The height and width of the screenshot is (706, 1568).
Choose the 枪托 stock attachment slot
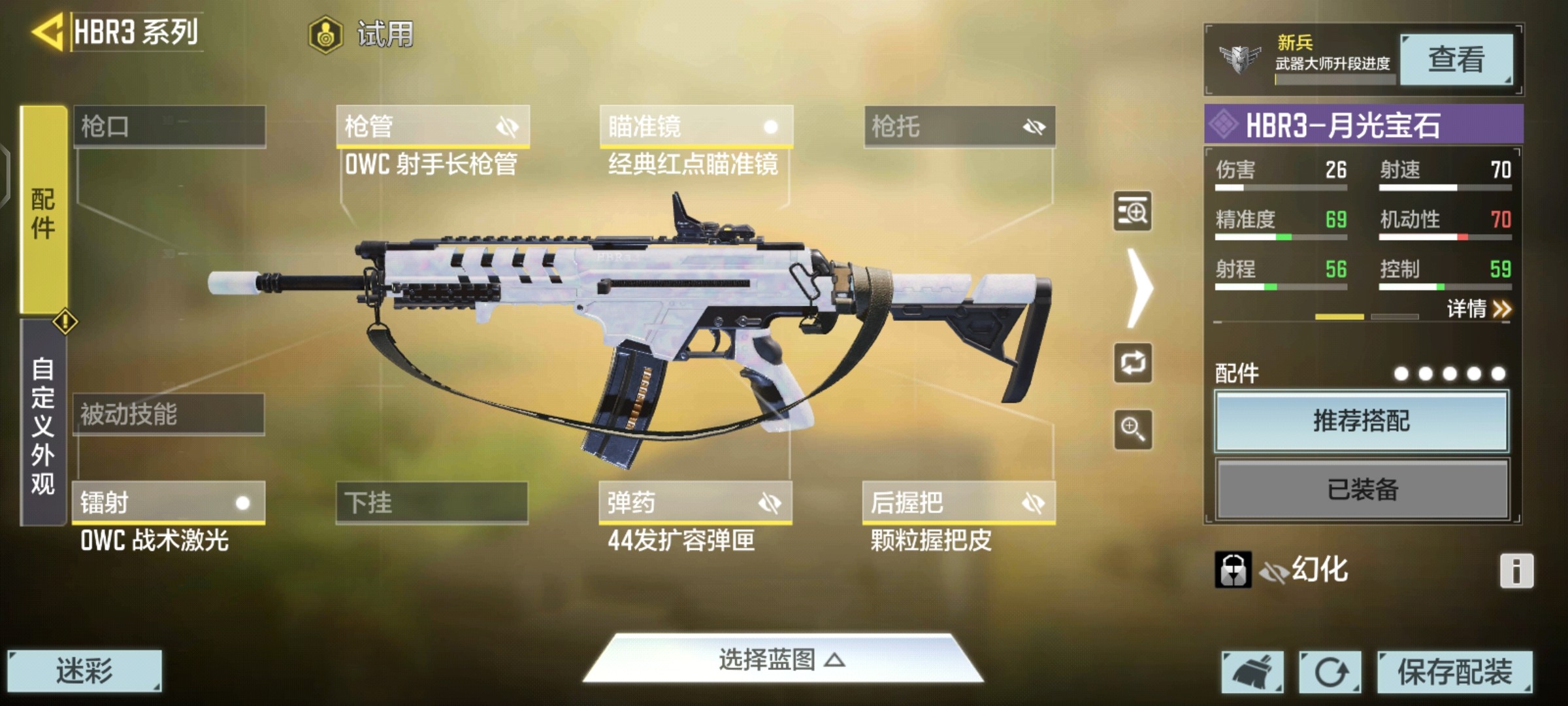(x=959, y=126)
